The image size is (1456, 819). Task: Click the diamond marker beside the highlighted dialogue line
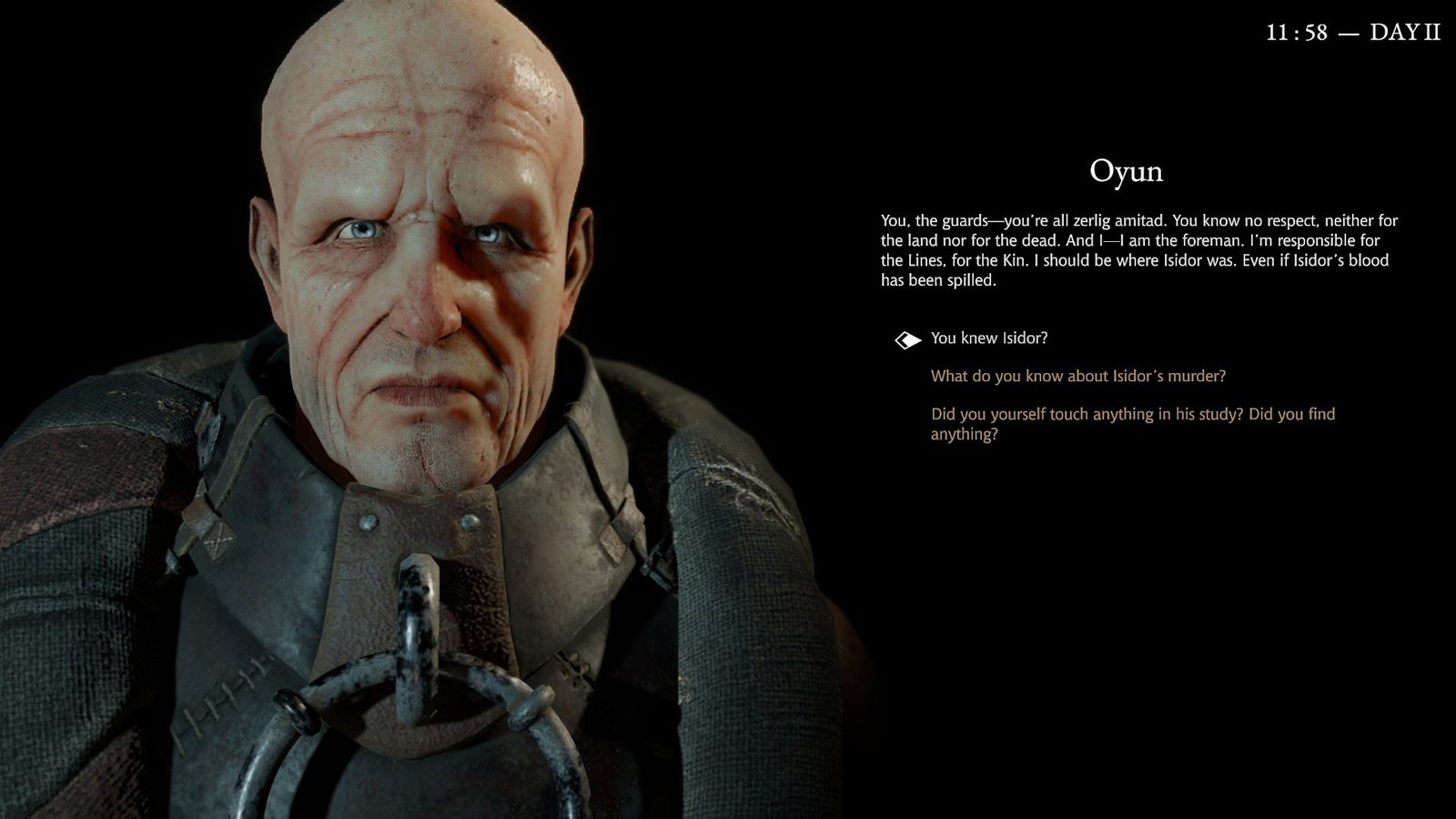point(908,339)
